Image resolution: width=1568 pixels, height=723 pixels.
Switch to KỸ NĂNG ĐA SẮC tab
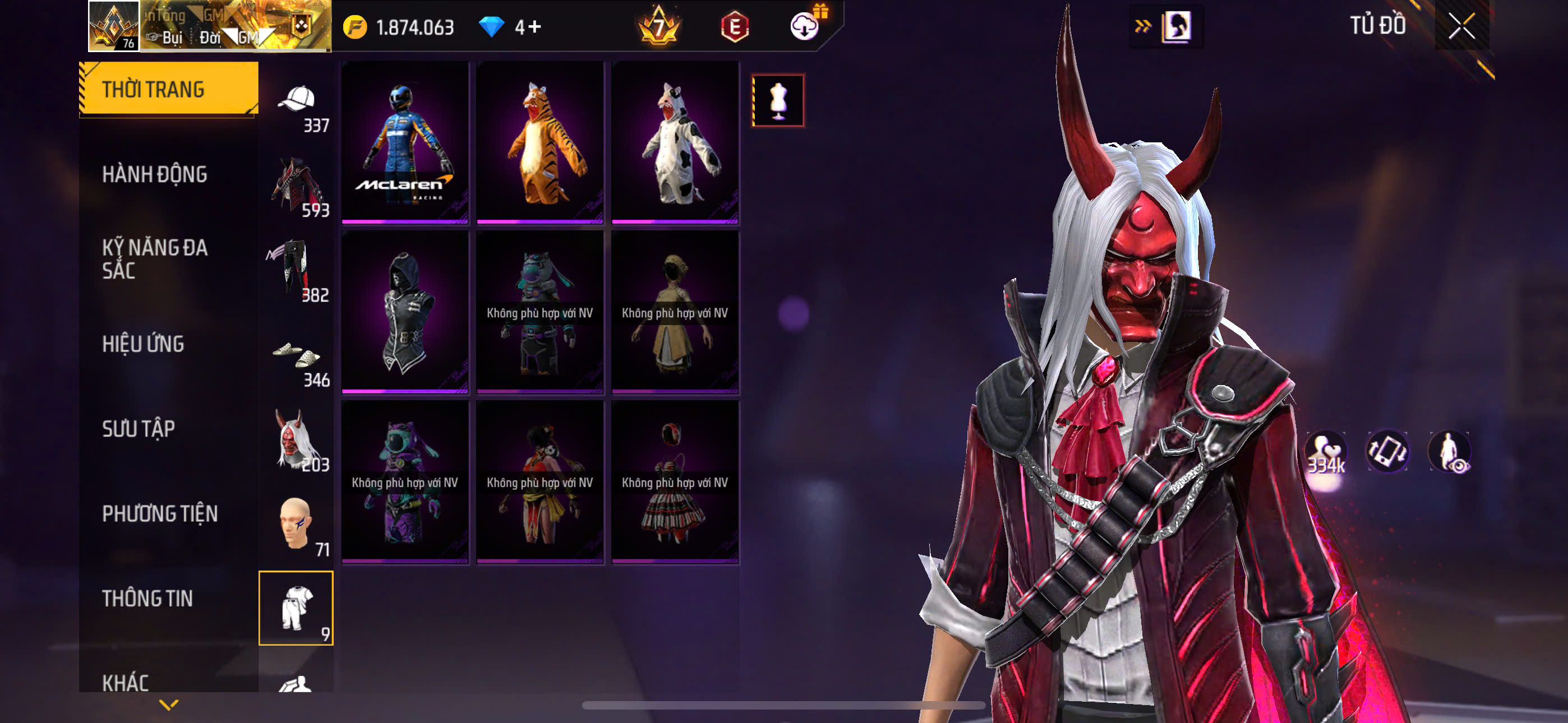click(x=155, y=258)
